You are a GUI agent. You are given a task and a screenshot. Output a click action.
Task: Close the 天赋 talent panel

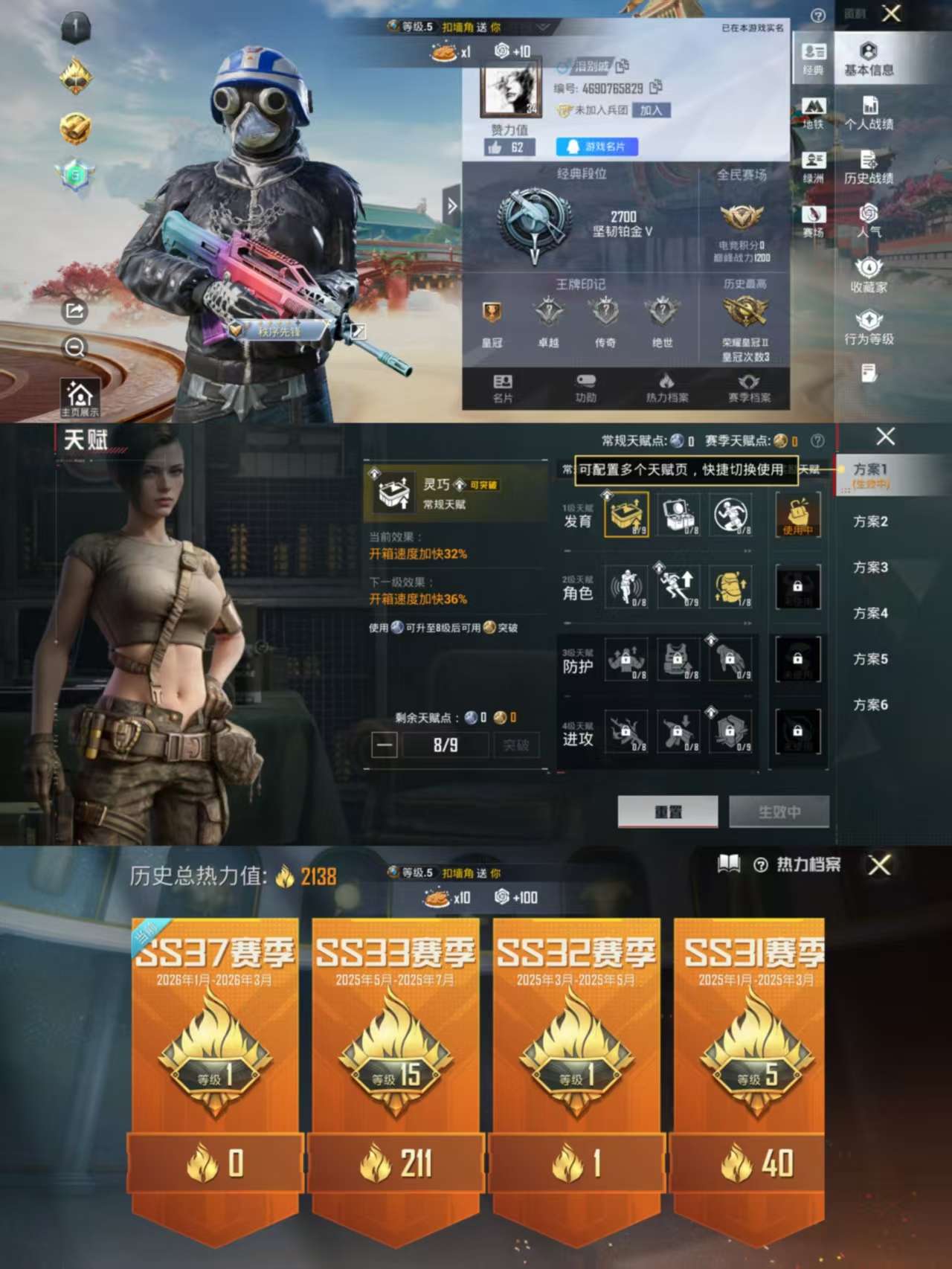click(x=885, y=437)
